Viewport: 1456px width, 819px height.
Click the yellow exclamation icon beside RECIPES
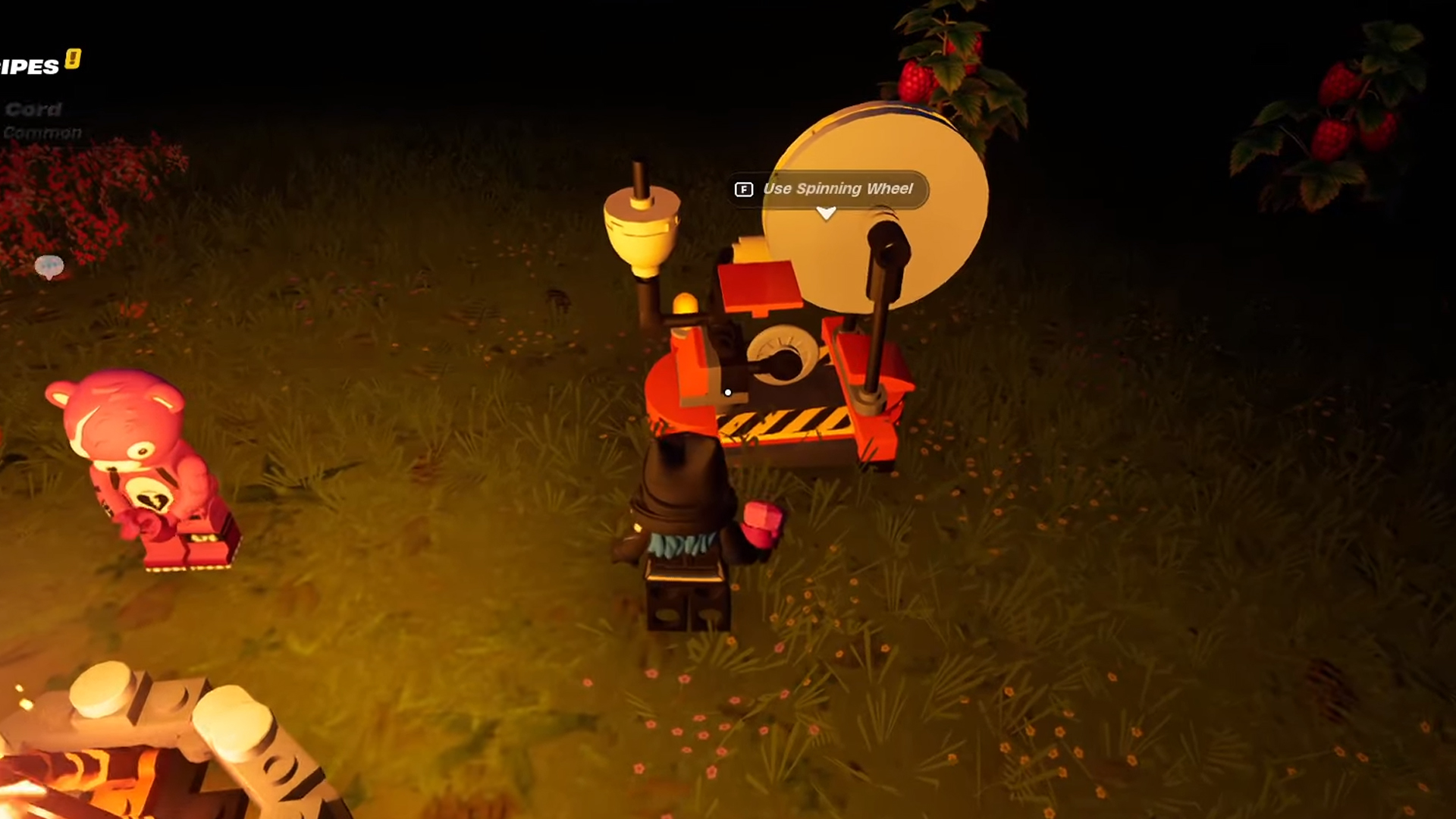(72, 60)
